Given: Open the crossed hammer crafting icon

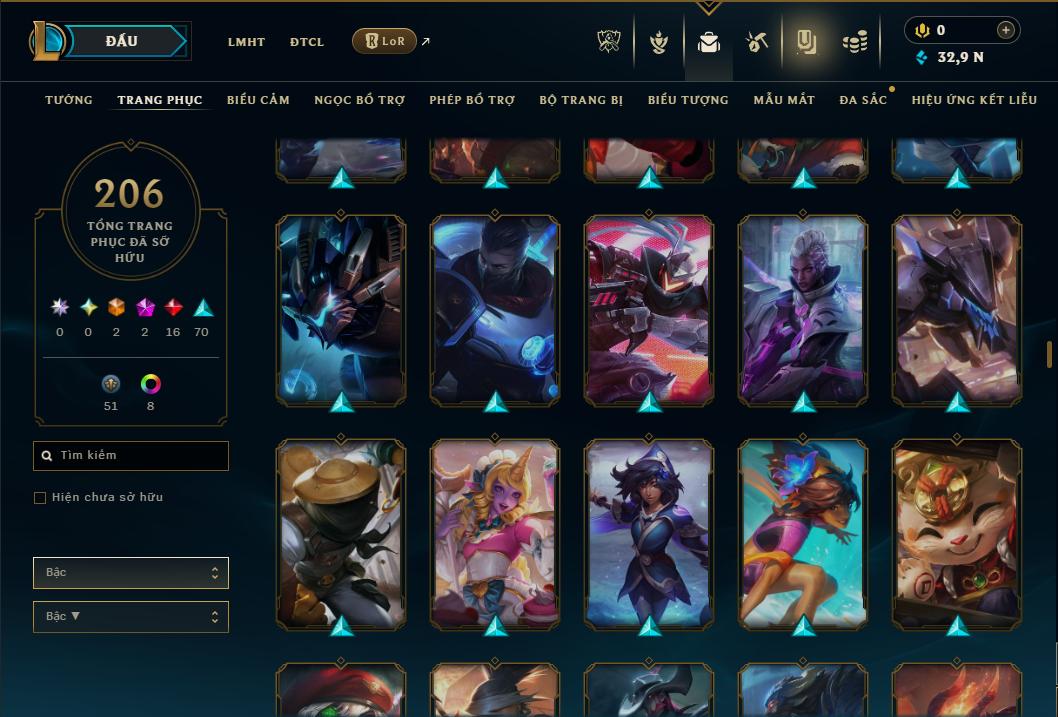Looking at the screenshot, I should tap(756, 42).
